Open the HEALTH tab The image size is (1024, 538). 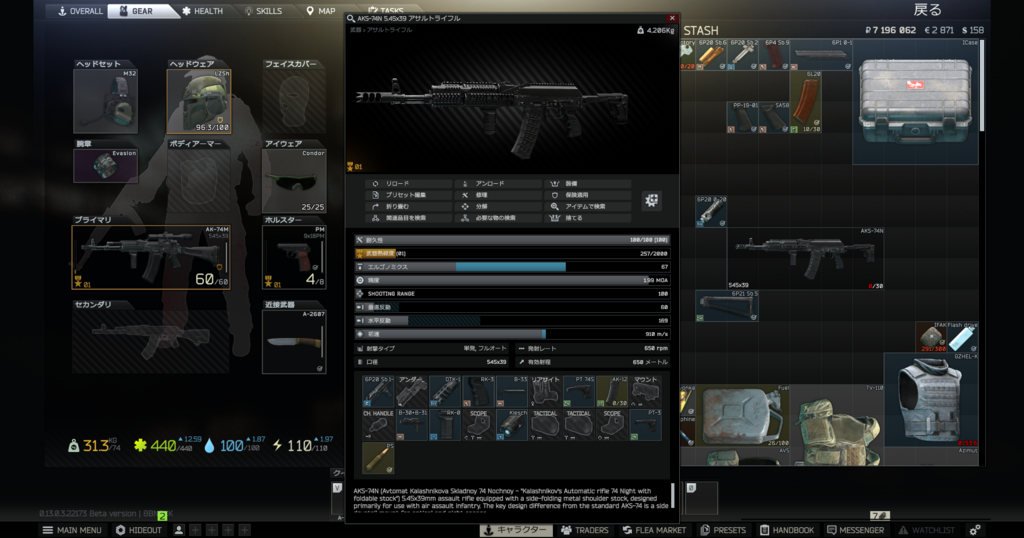203,11
